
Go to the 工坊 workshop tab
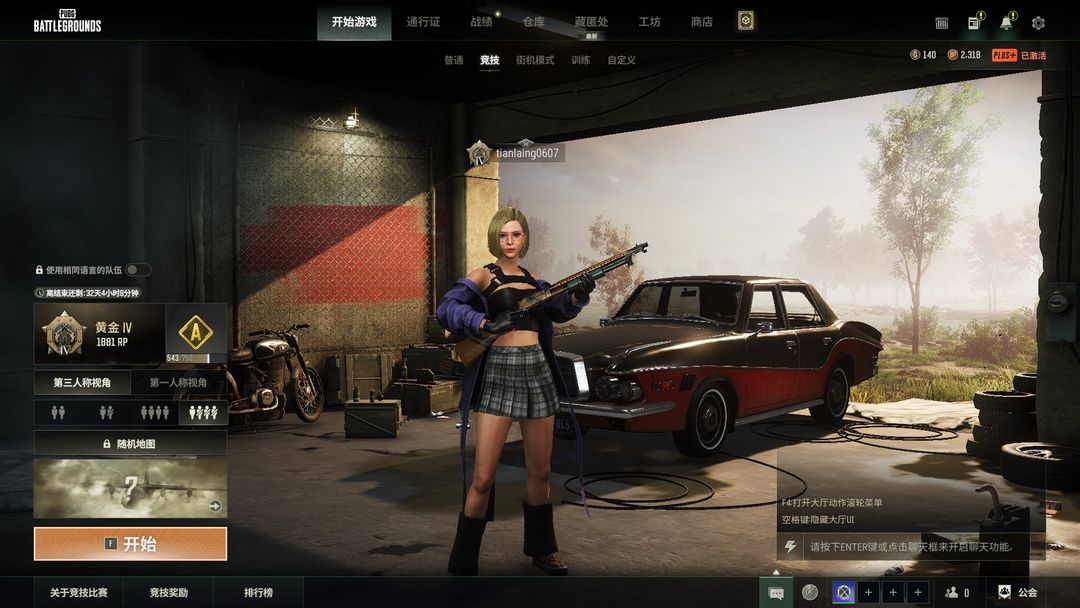650,22
